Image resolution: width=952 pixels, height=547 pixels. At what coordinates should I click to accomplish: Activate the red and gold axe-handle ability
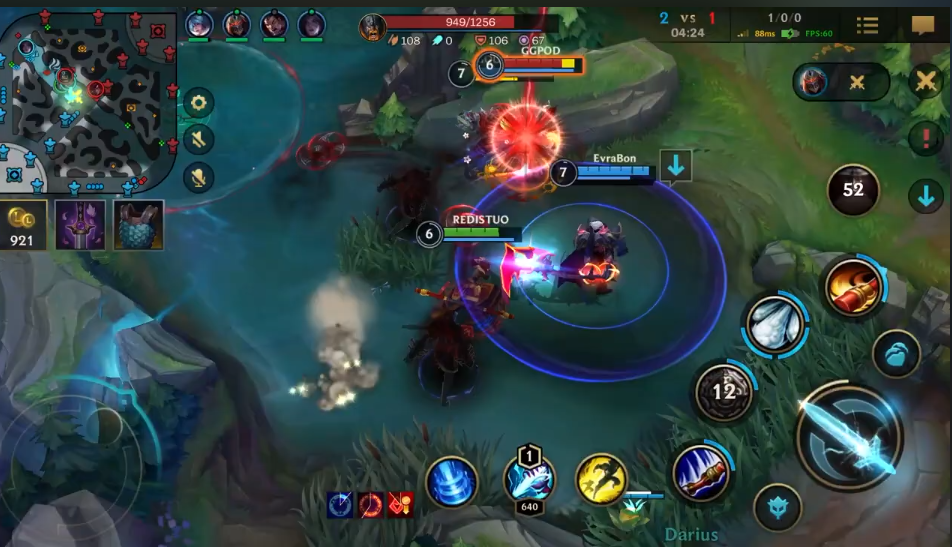coord(853,287)
